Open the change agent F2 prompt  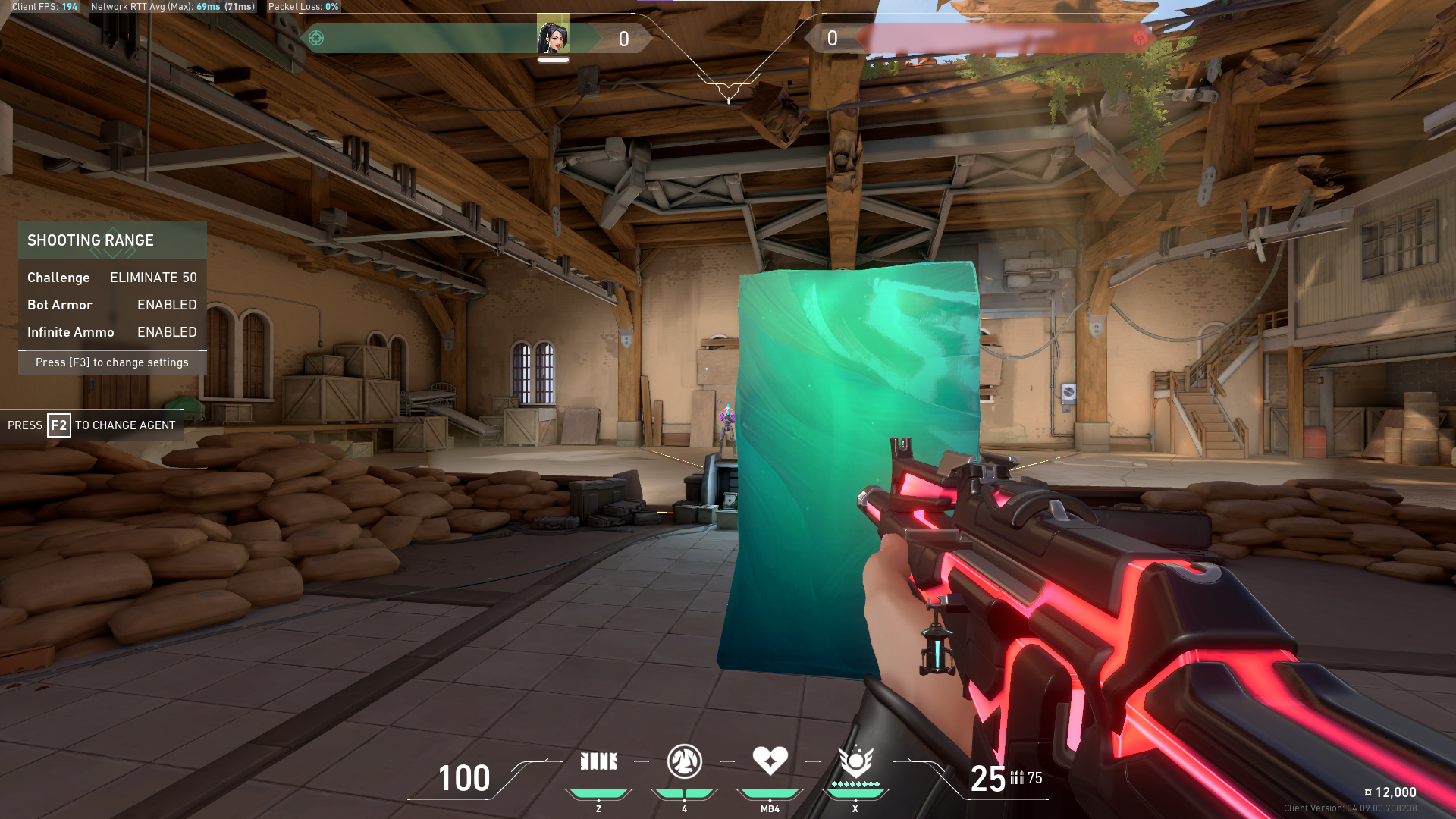pyautogui.click(x=91, y=425)
